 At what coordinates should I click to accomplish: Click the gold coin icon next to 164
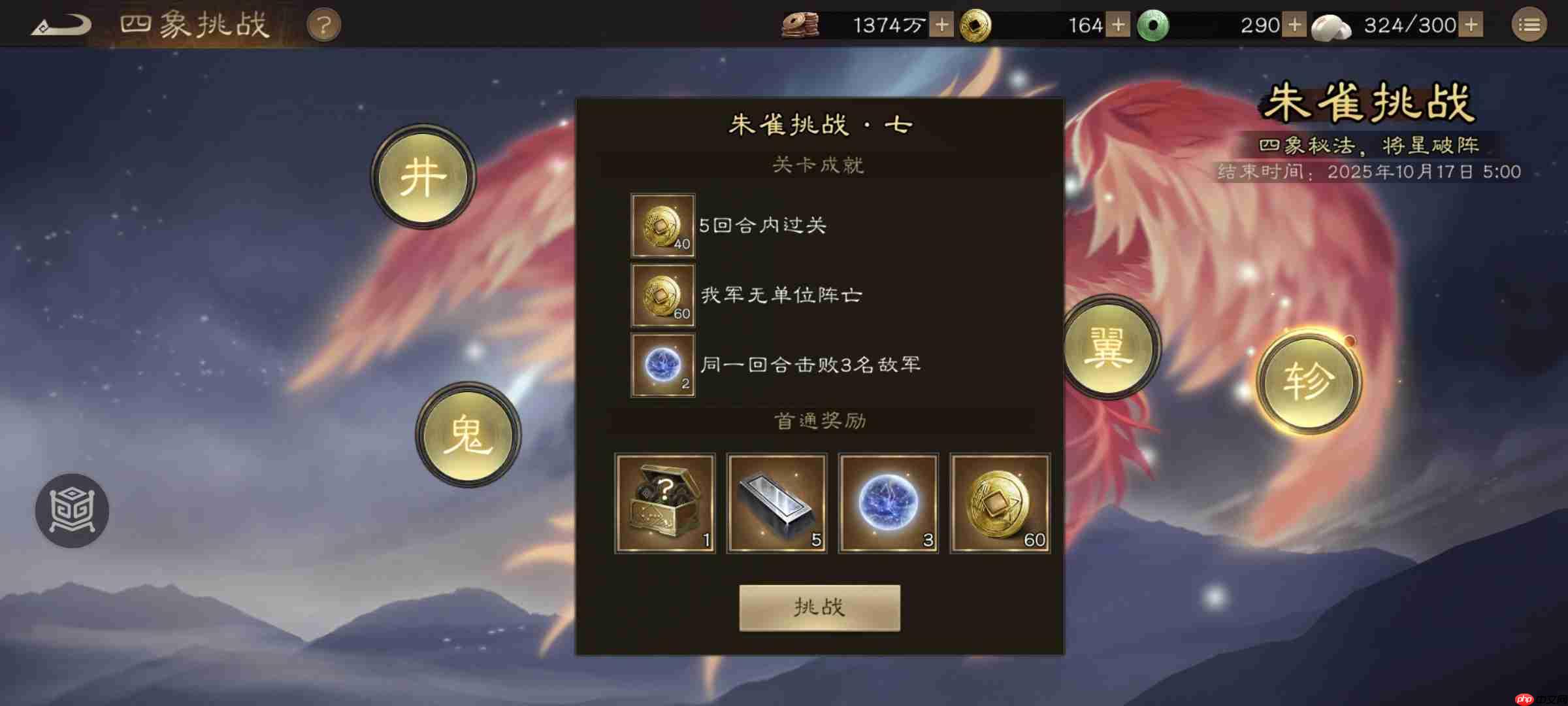pyautogui.click(x=977, y=25)
